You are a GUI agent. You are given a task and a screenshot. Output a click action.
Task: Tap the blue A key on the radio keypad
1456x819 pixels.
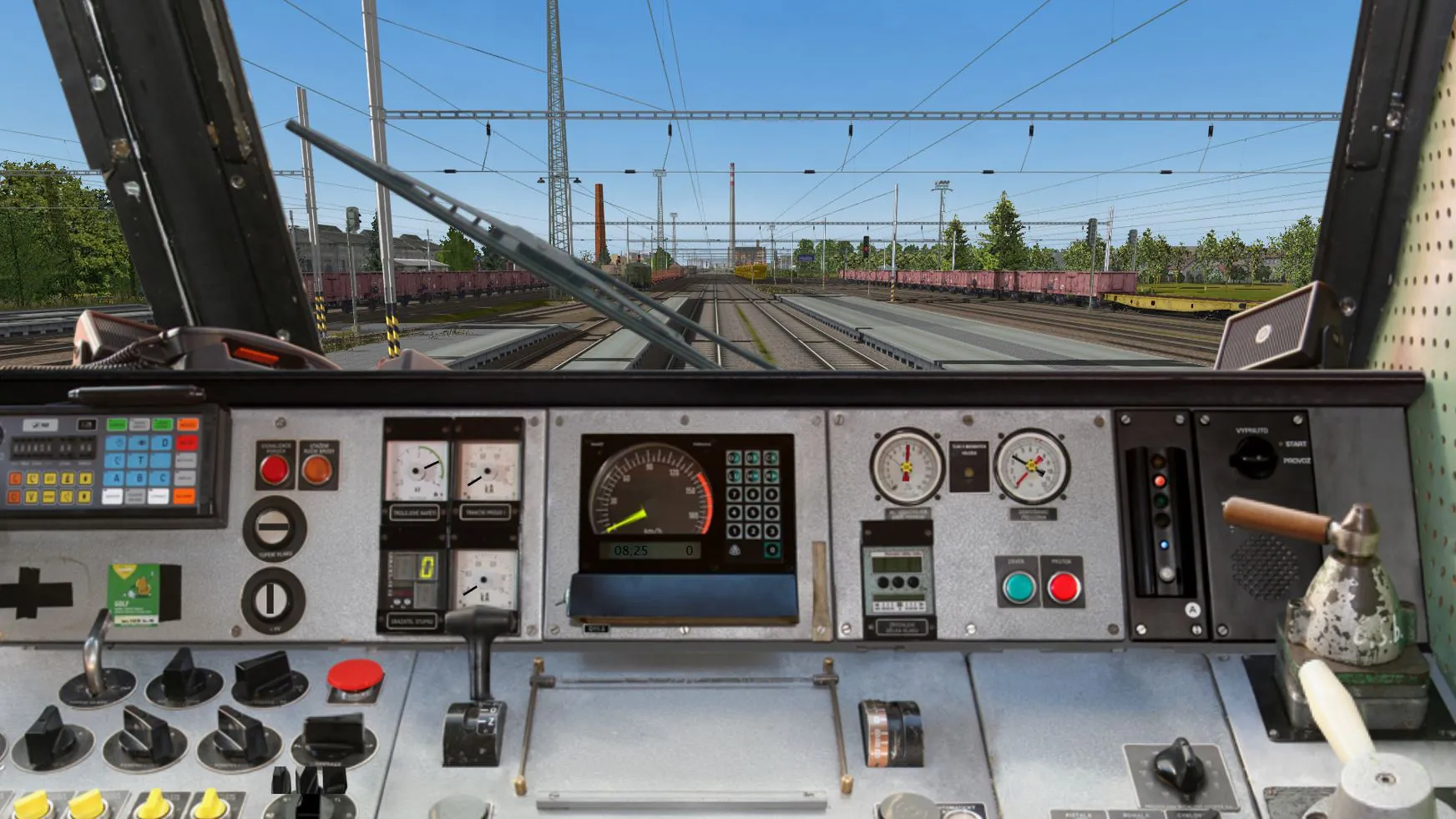[x=115, y=478]
